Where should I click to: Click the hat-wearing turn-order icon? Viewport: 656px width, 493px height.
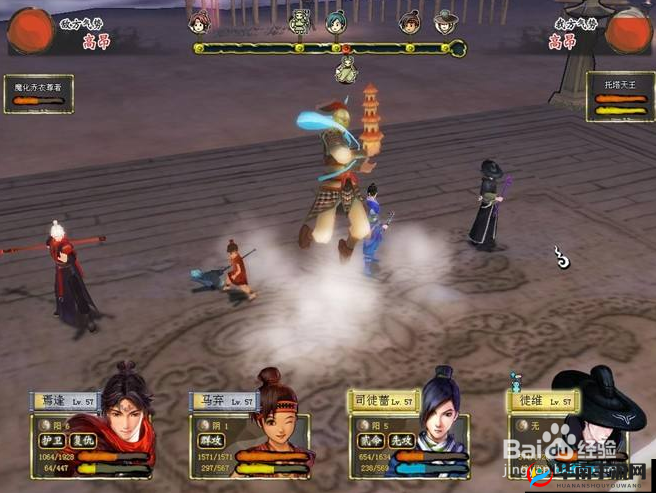(445, 21)
